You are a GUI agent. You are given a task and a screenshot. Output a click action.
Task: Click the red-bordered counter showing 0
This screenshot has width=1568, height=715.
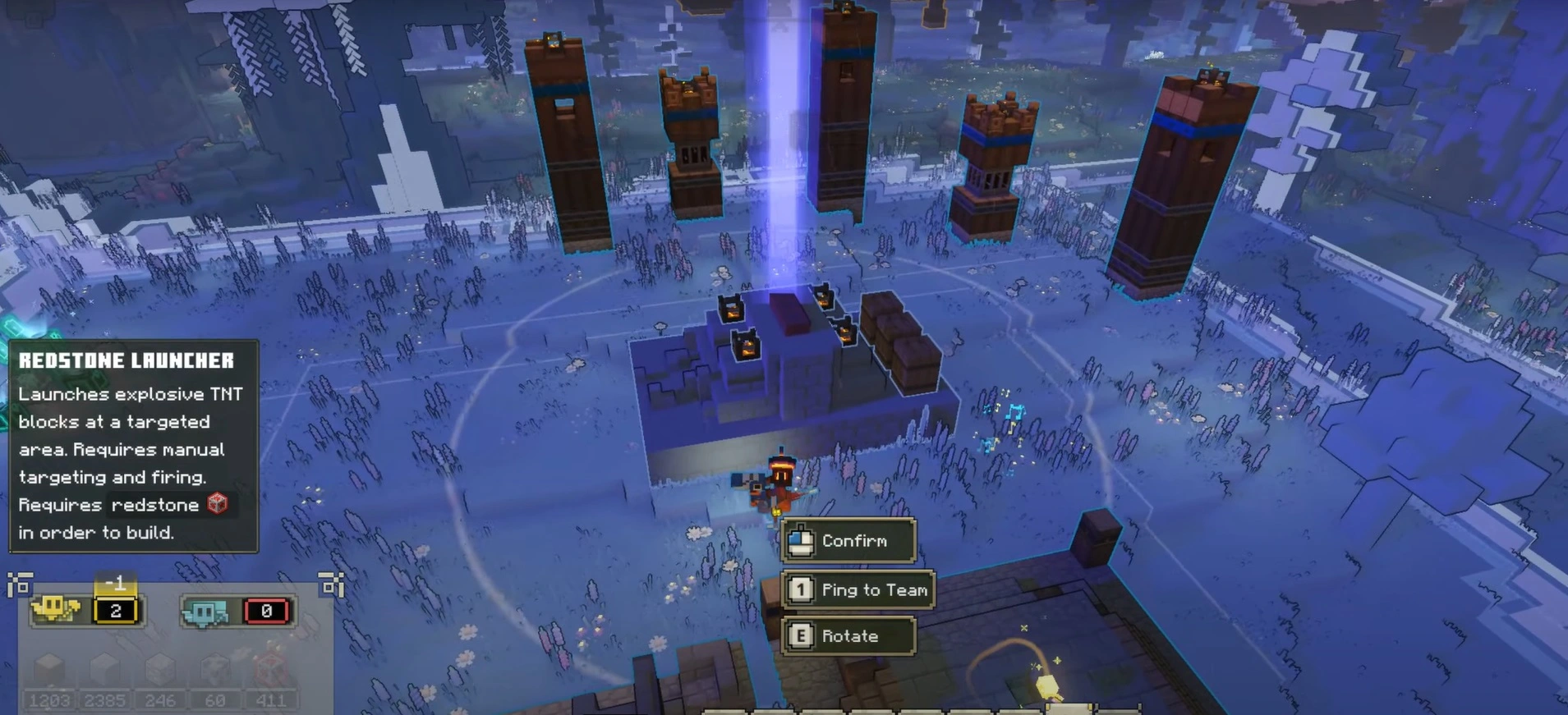(266, 612)
